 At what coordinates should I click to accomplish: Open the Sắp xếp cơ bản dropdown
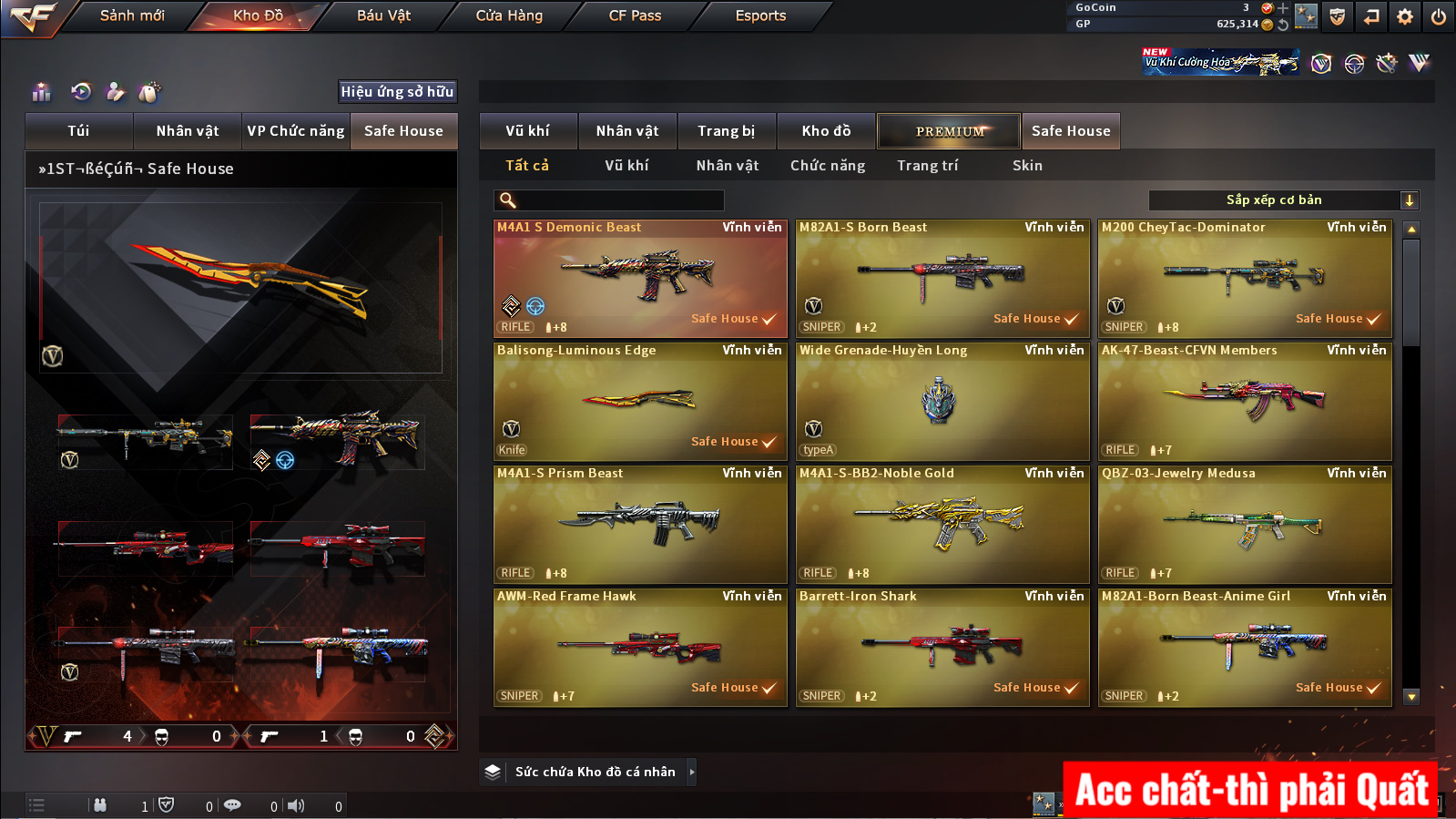click(x=1283, y=200)
